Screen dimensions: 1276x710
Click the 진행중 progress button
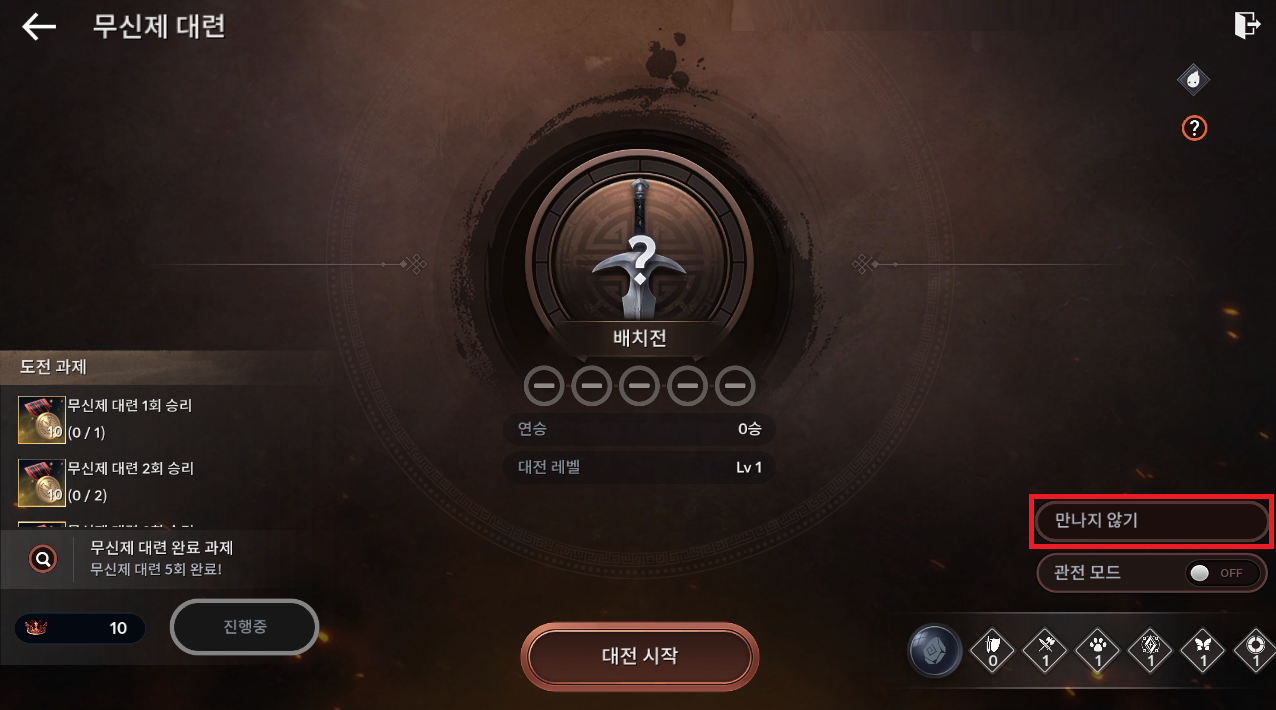pos(244,627)
